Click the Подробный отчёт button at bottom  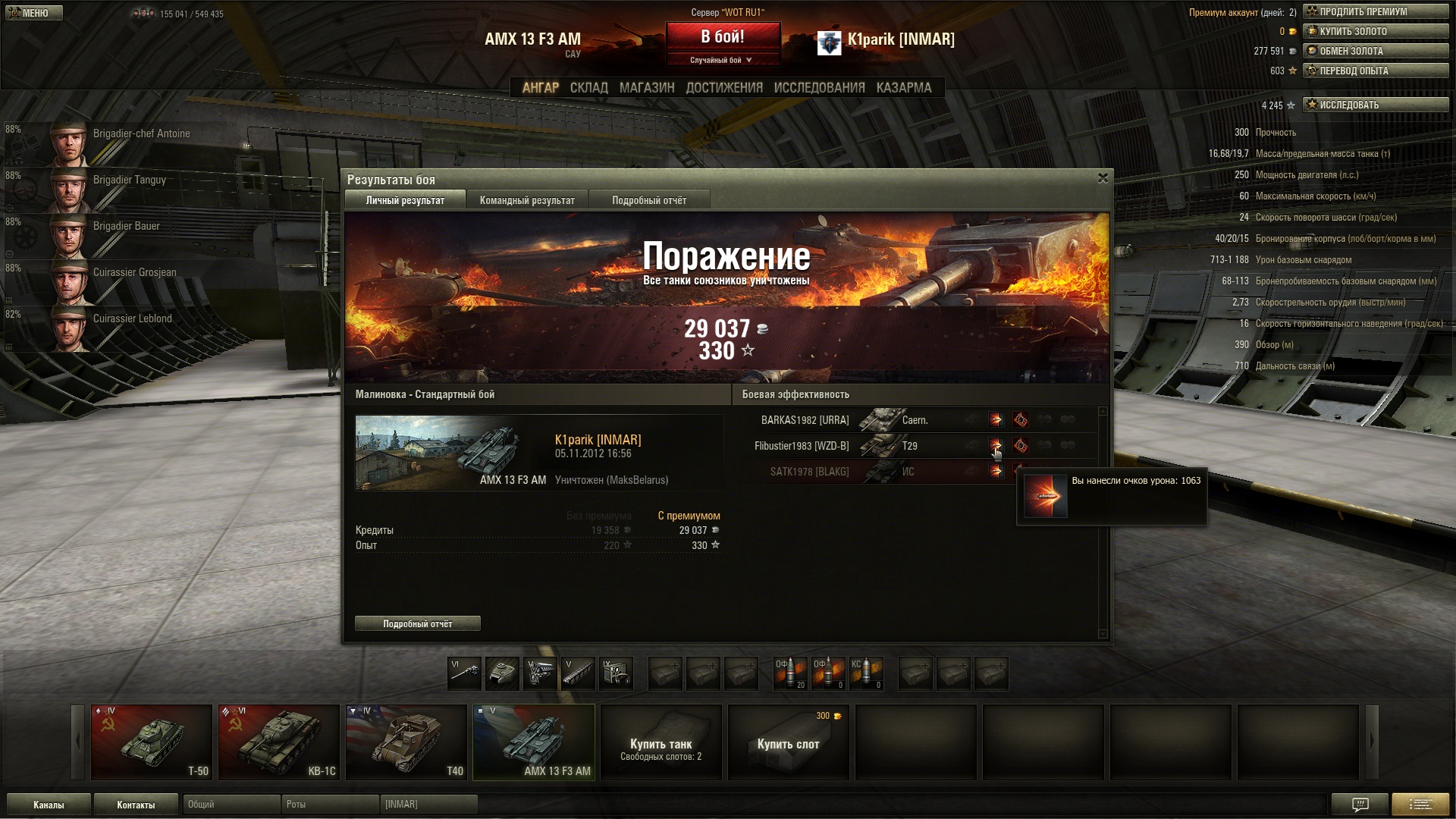[417, 623]
